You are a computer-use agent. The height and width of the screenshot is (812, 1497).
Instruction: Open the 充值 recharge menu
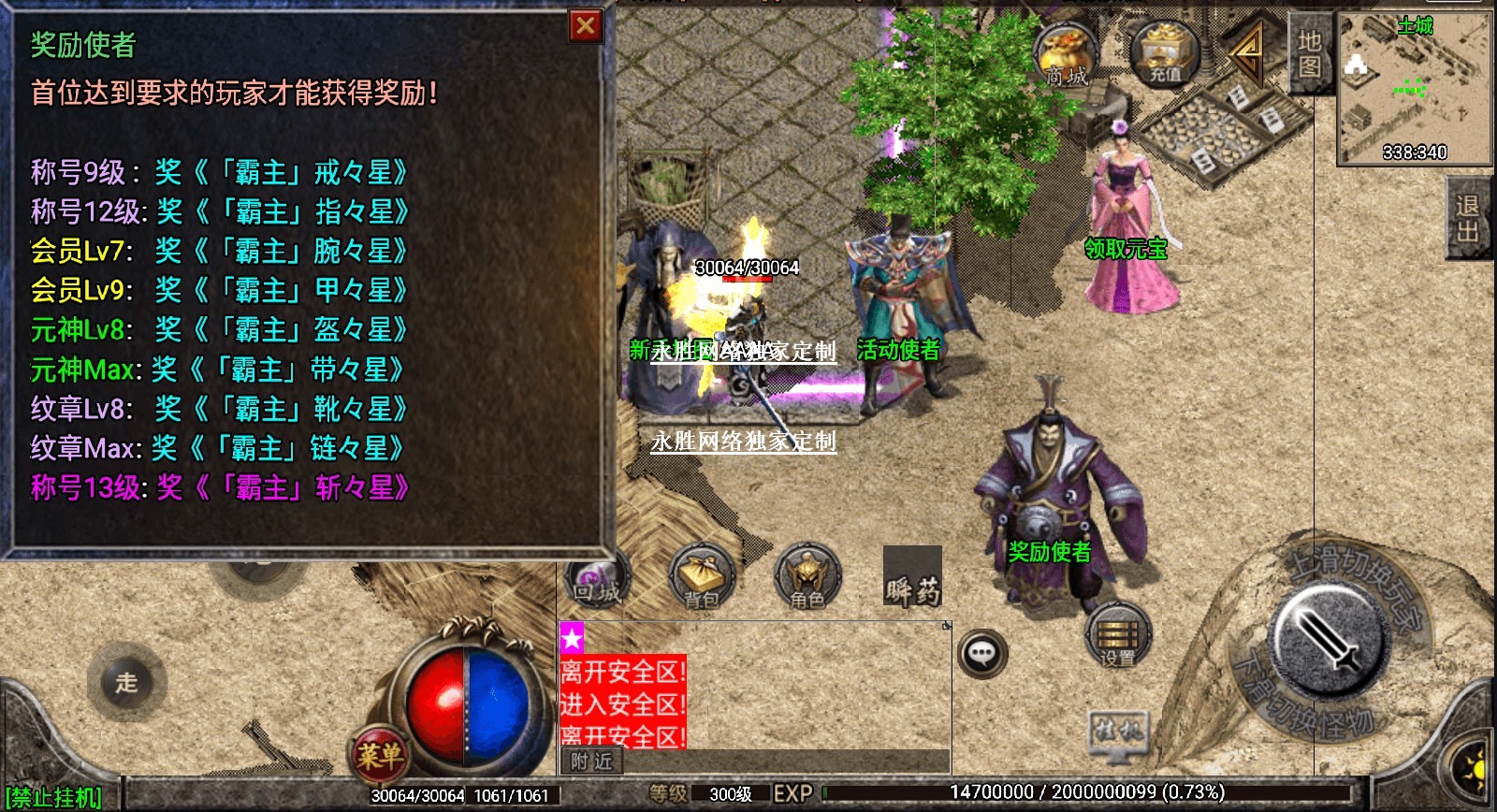(x=1165, y=54)
